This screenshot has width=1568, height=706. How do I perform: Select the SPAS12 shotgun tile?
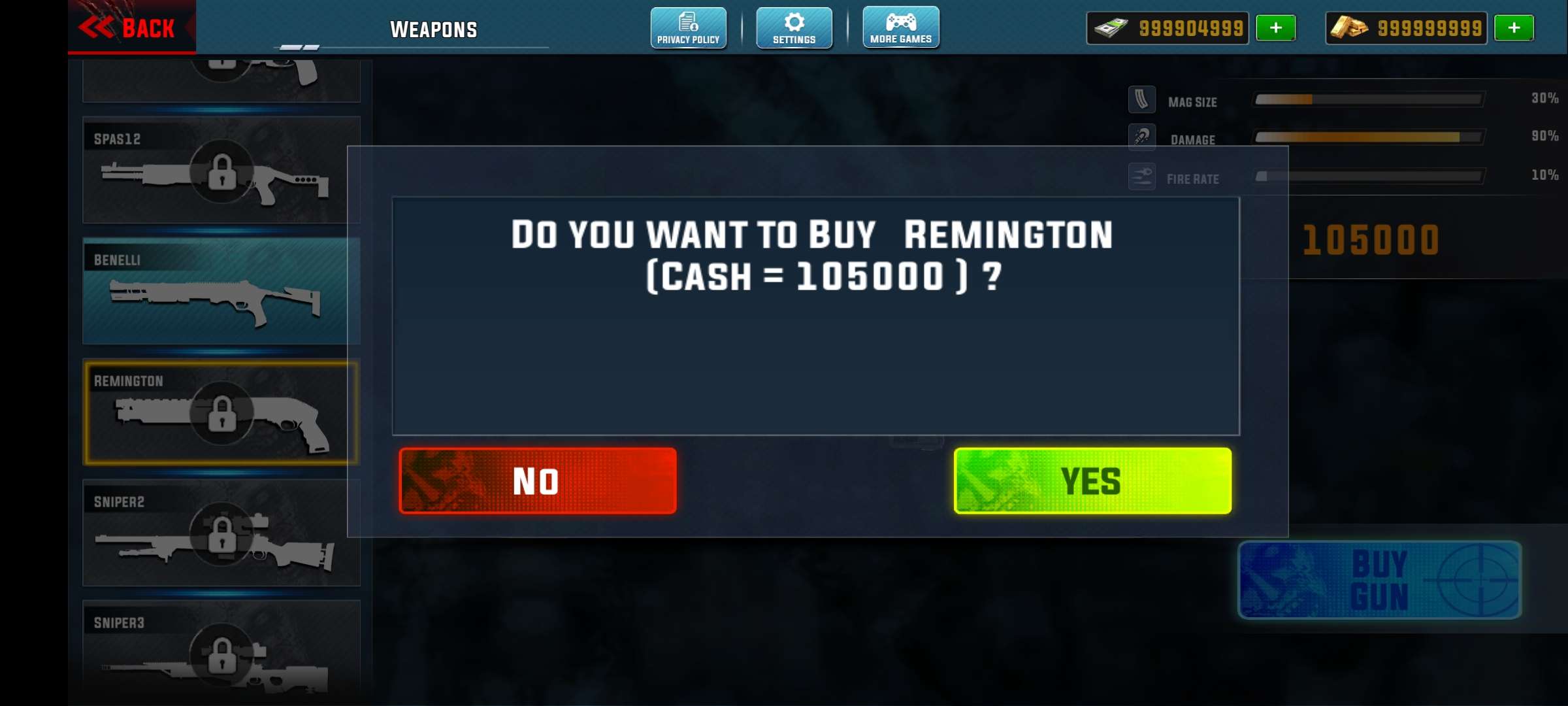click(x=221, y=170)
